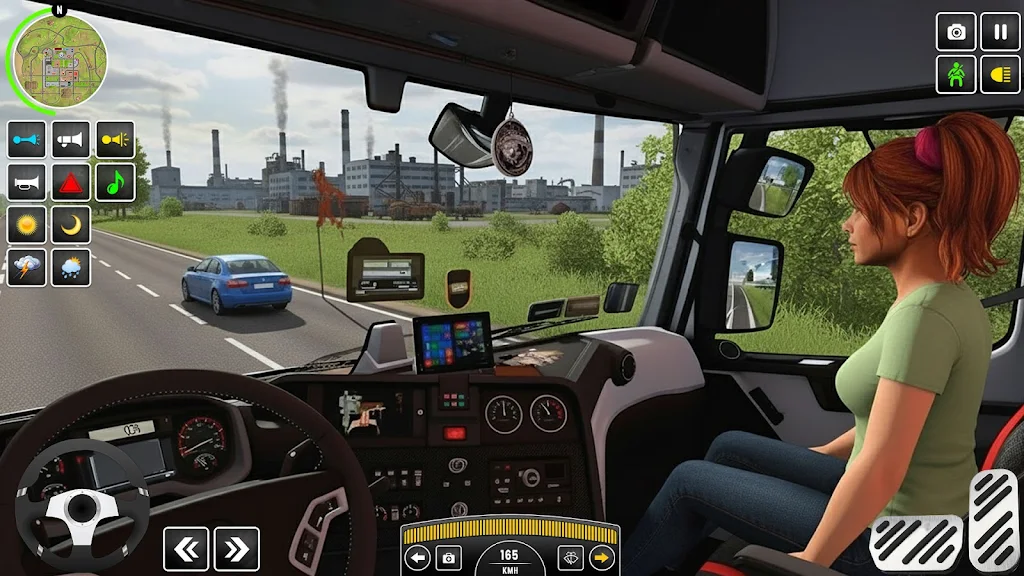Switch to night mode with moon icon

tap(71, 225)
